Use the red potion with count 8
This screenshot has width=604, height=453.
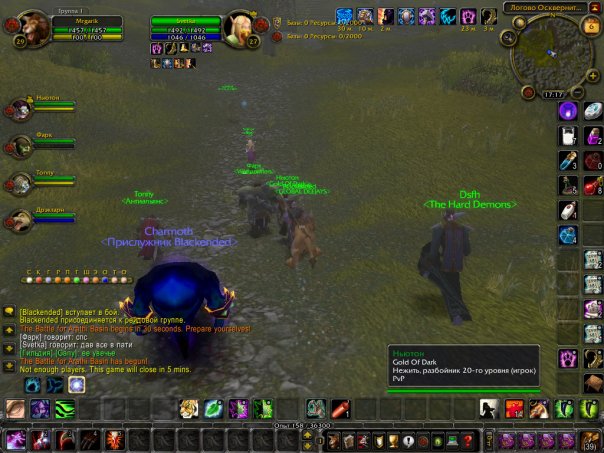point(592,187)
